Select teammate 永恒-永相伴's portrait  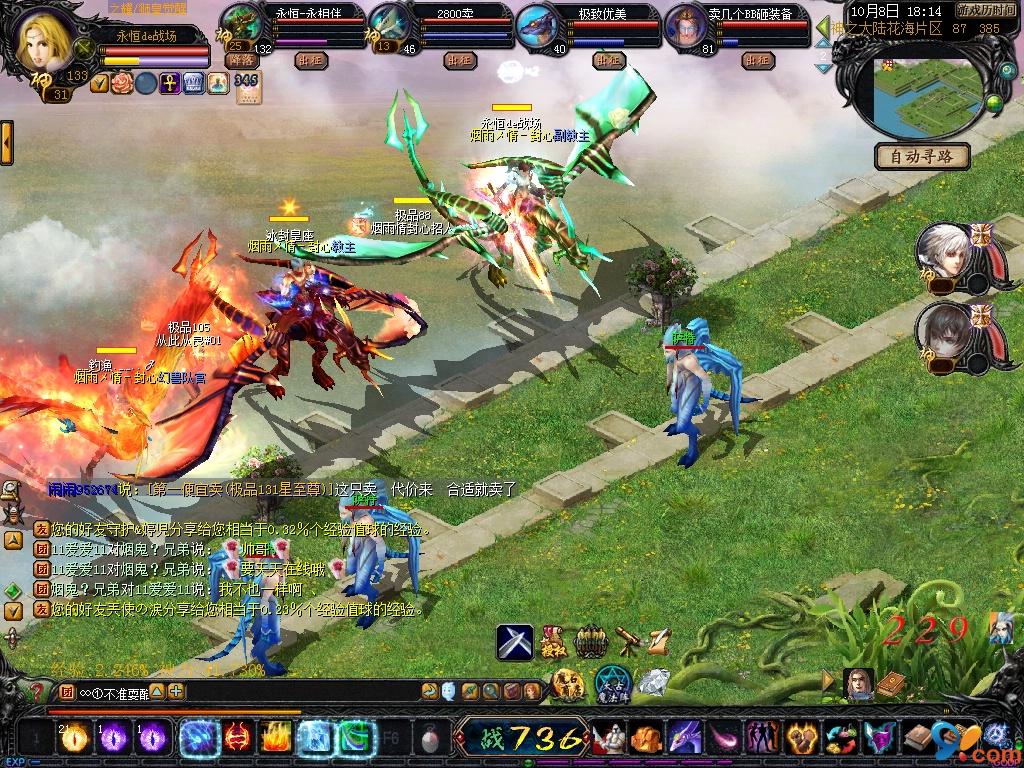pos(240,24)
